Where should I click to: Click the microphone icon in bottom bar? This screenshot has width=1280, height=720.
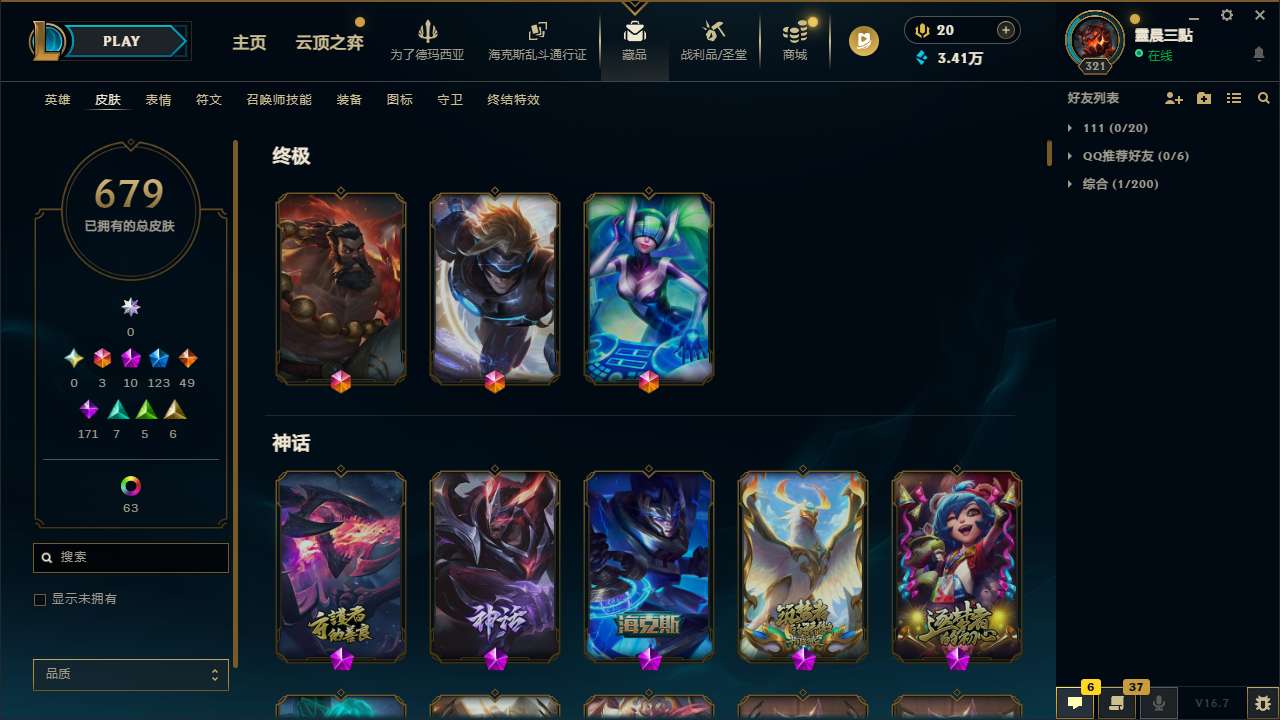pyautogui.click(x=1158, y=703)
